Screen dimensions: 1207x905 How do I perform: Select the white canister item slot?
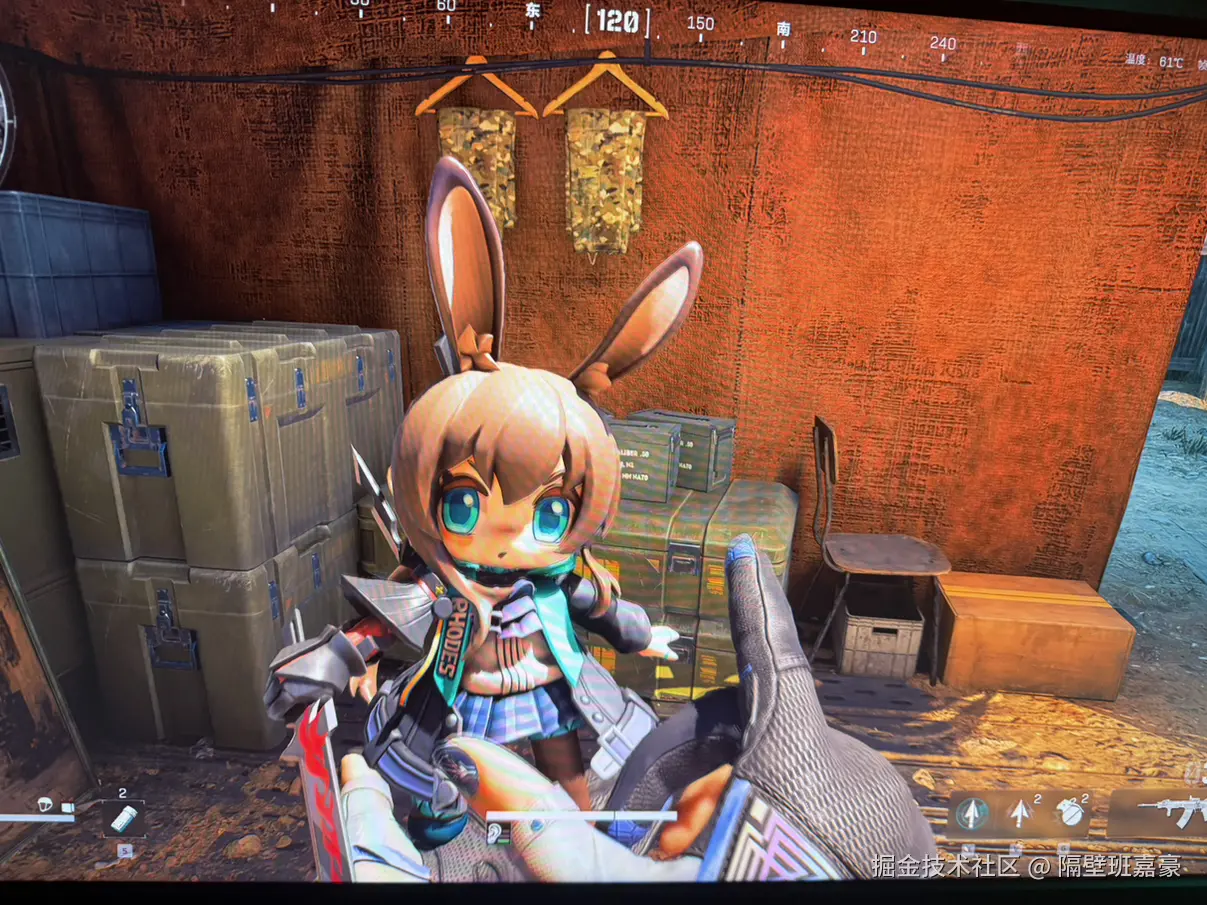coord(123,818)
